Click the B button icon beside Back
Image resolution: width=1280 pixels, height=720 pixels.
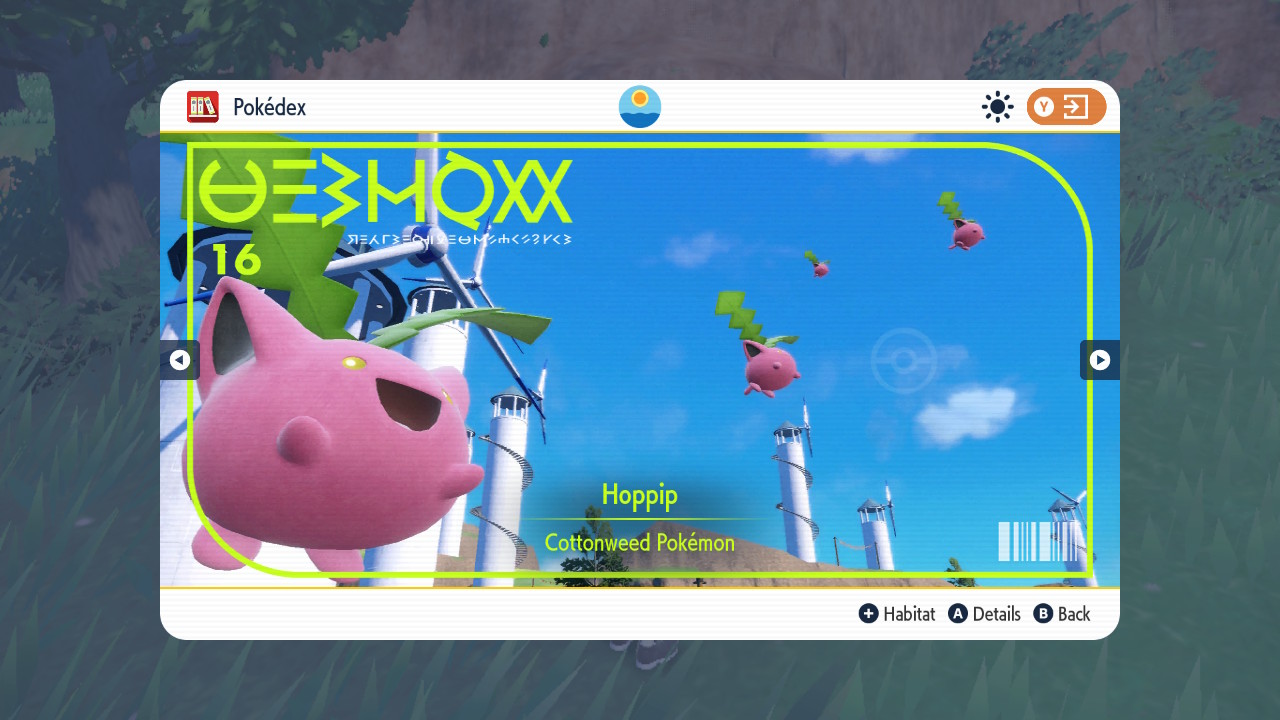pos(1043,614)
